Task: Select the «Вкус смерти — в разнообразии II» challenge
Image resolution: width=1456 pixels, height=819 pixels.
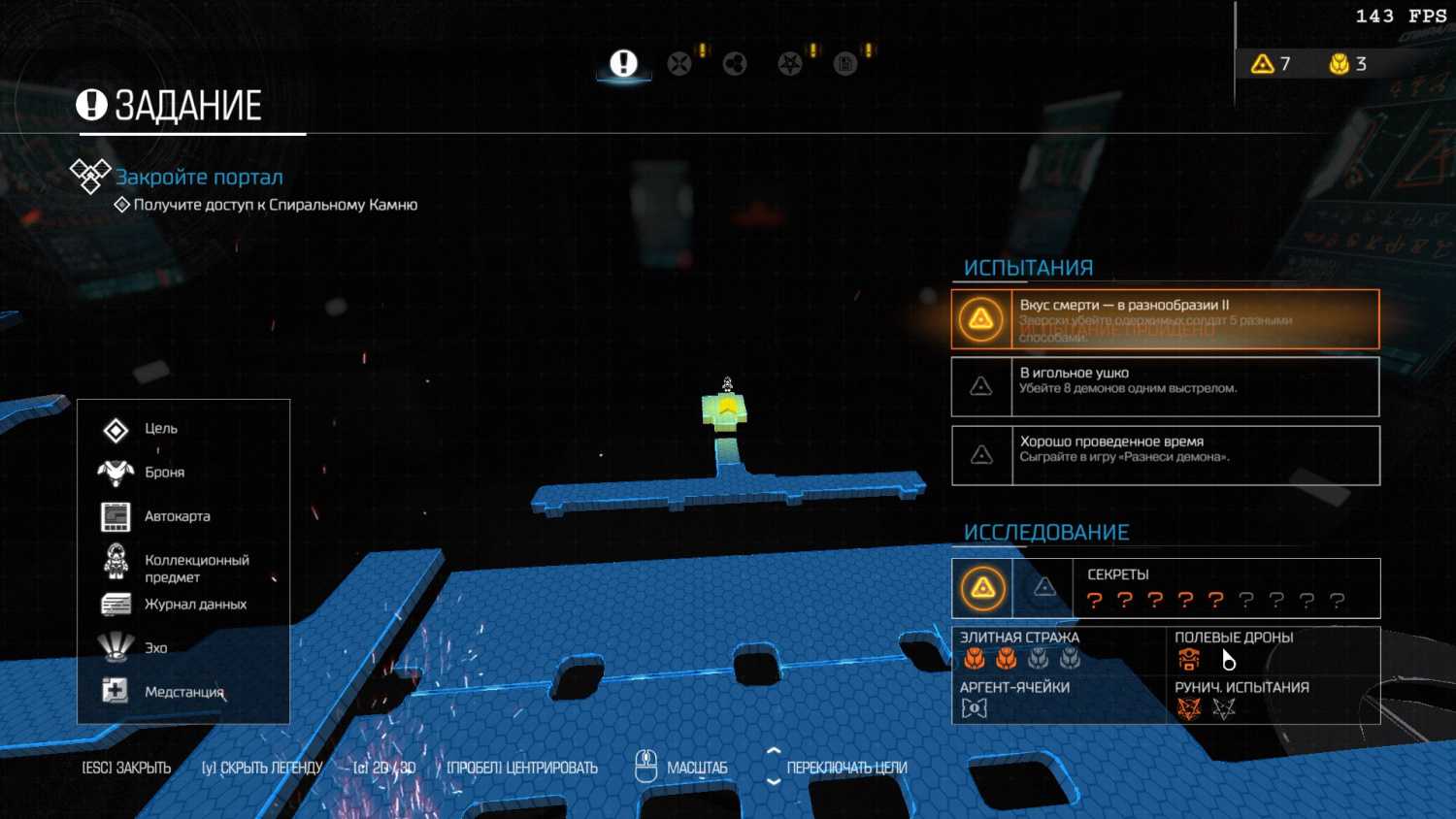Action: [x=1165, y=319]
